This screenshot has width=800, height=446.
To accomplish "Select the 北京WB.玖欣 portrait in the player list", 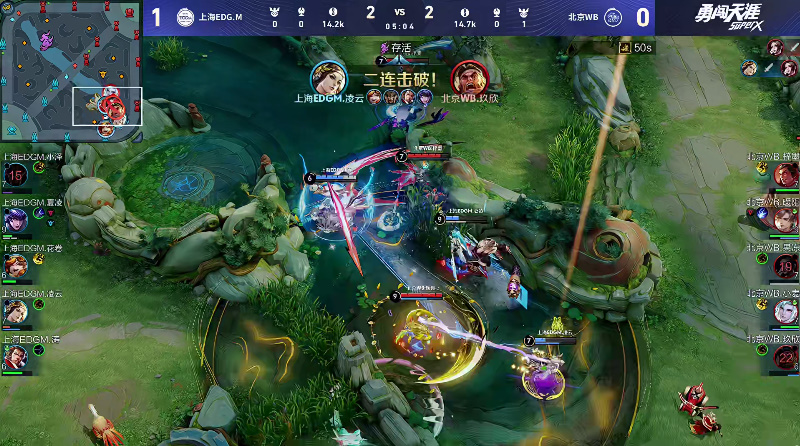I will point(785,357).
